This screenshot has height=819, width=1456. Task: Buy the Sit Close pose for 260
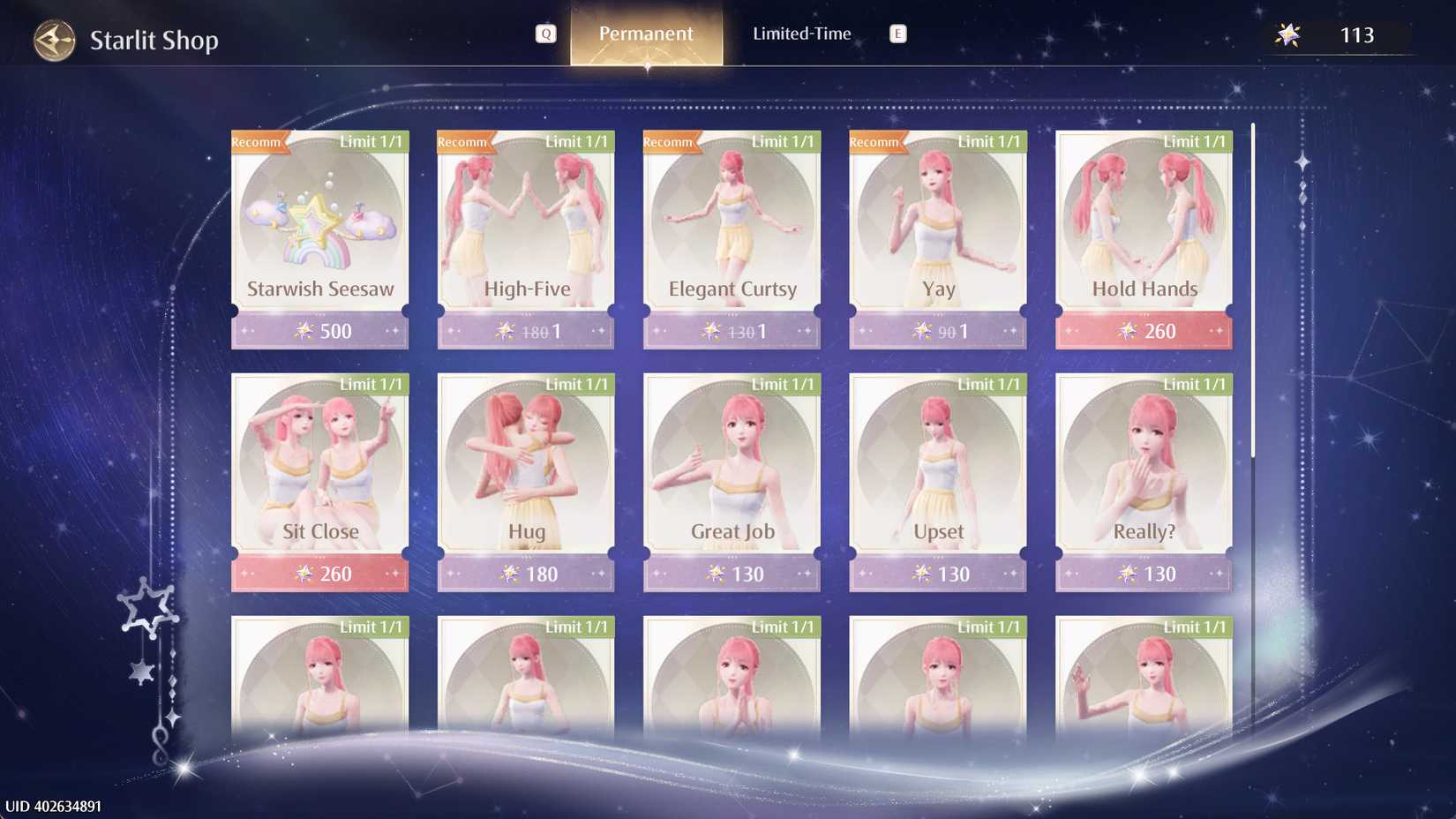pyautogui.click(x=319, y=573)
